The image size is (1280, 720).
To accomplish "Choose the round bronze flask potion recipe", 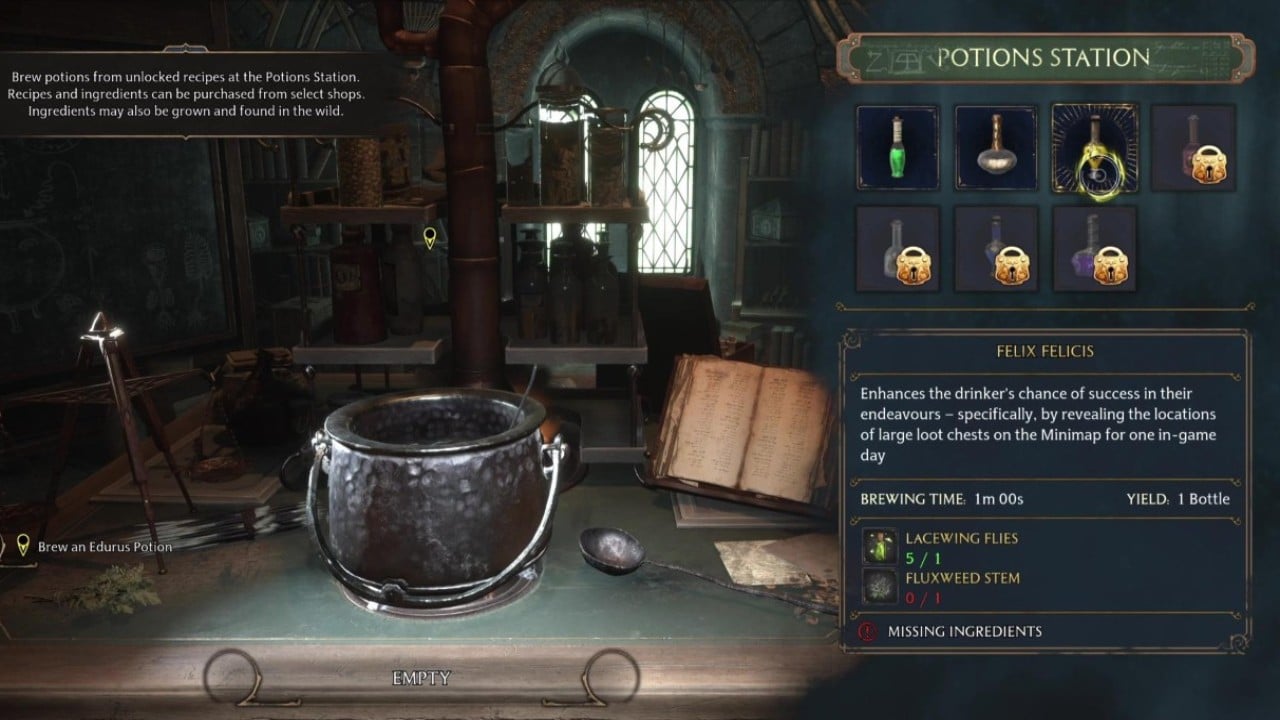I will [996, 148].
